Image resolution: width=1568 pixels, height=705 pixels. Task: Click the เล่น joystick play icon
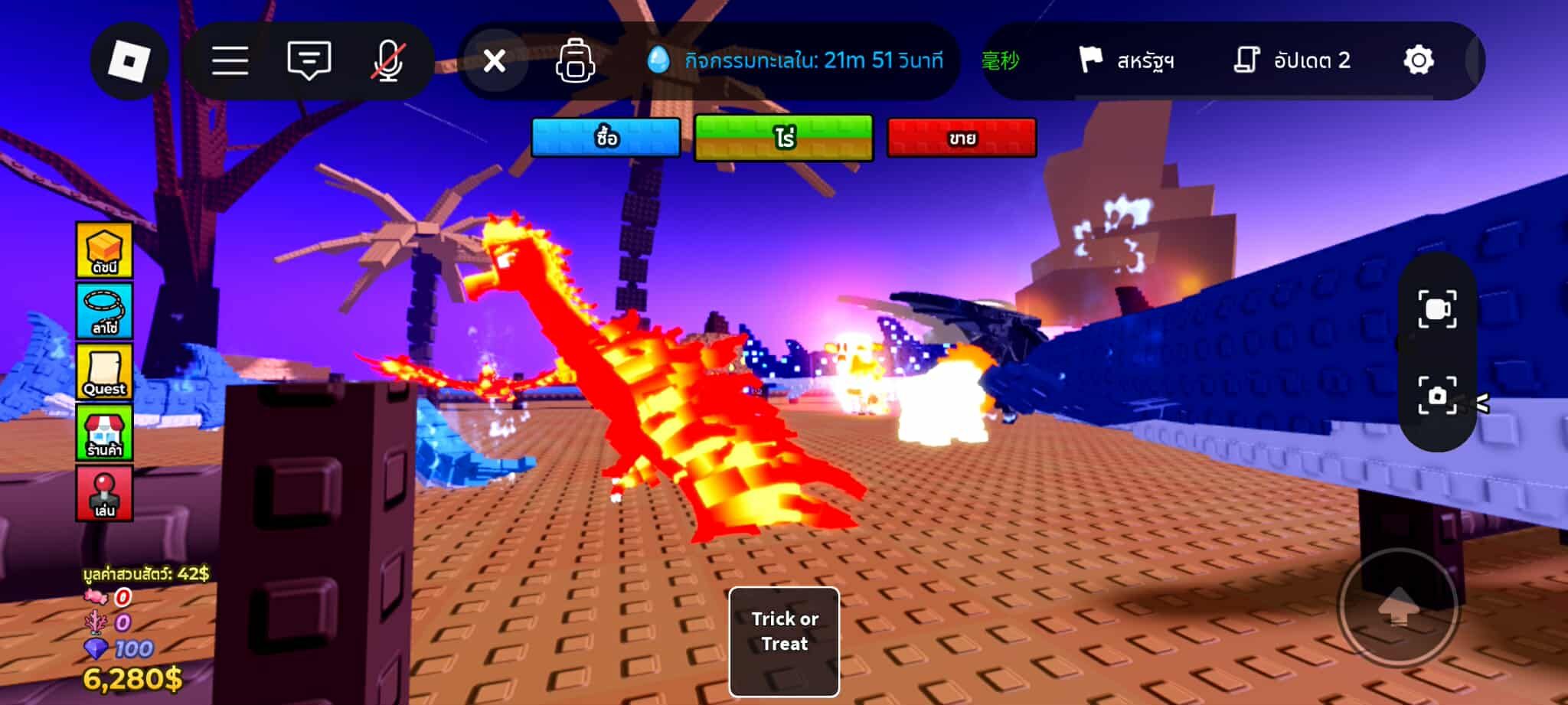click(x=104, y=494)
